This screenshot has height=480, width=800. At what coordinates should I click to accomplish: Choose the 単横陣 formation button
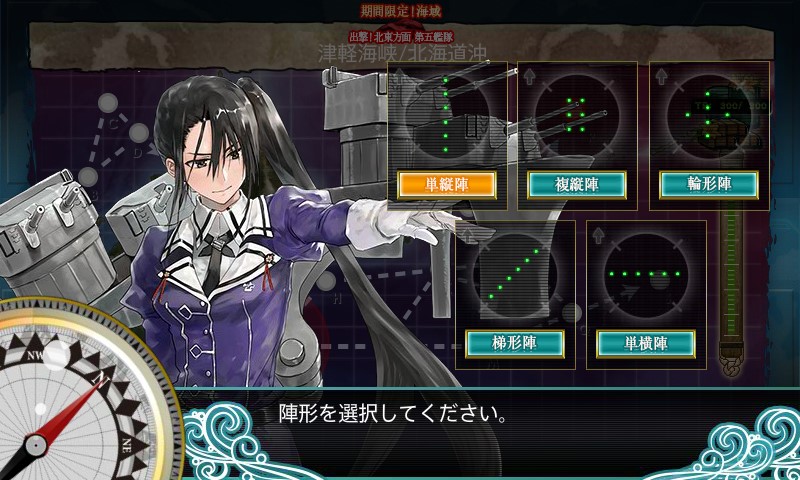pyautogui.click(x=646, y=343)
